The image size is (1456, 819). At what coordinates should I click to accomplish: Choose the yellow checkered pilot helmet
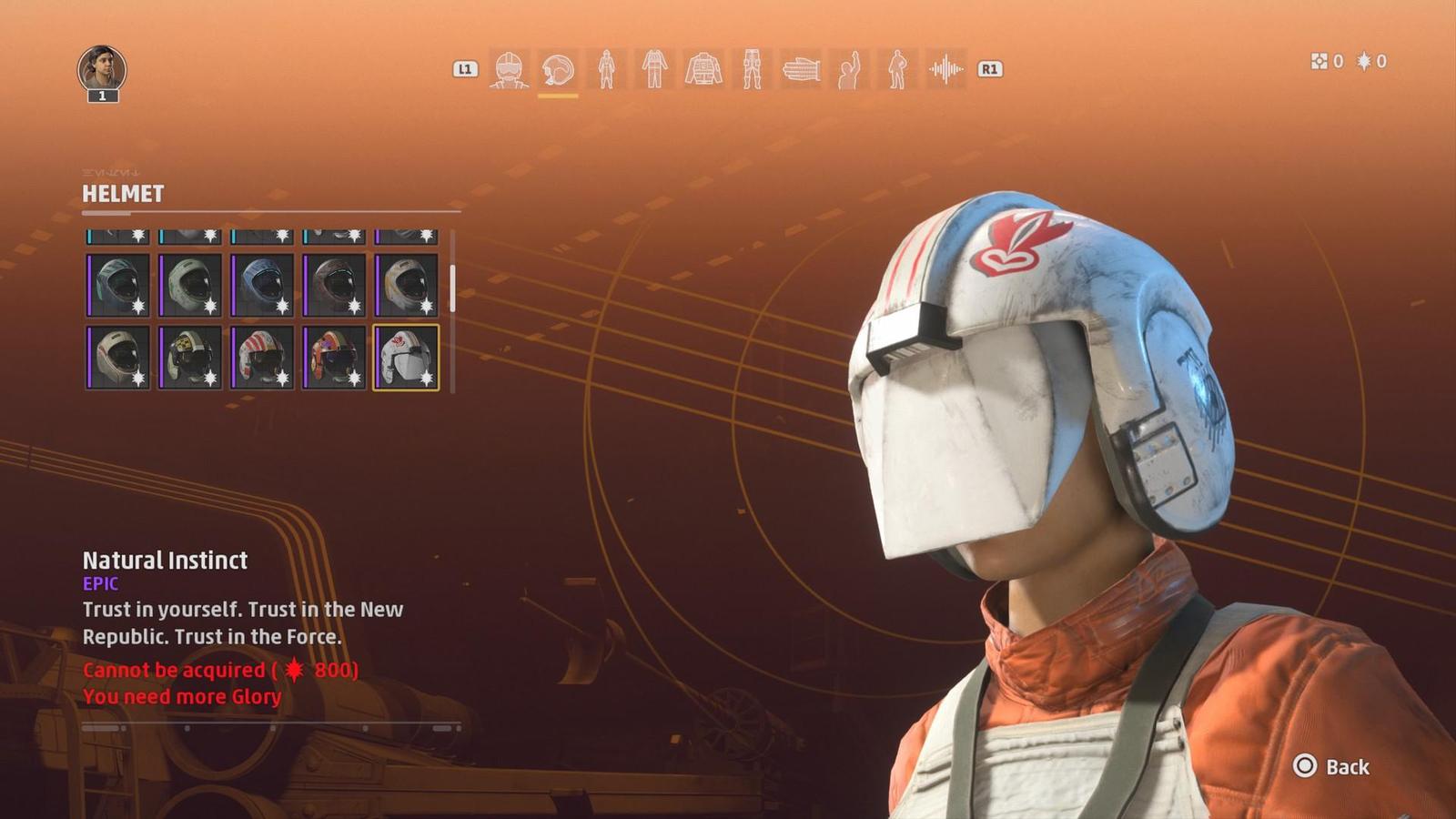tap(190, 358)
